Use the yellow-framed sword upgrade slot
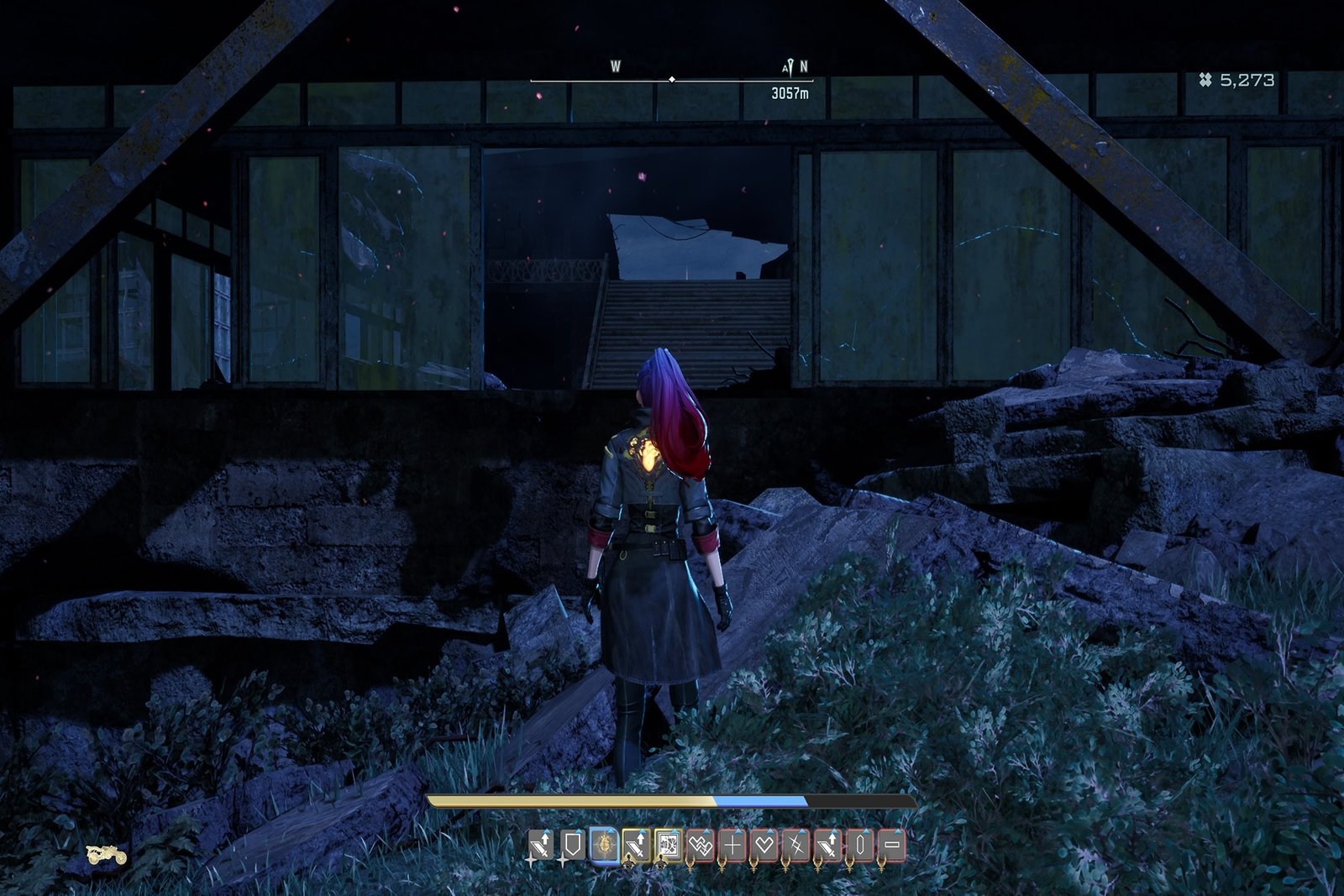Viewport: 1344px width, 896px height. coord(636,845)
